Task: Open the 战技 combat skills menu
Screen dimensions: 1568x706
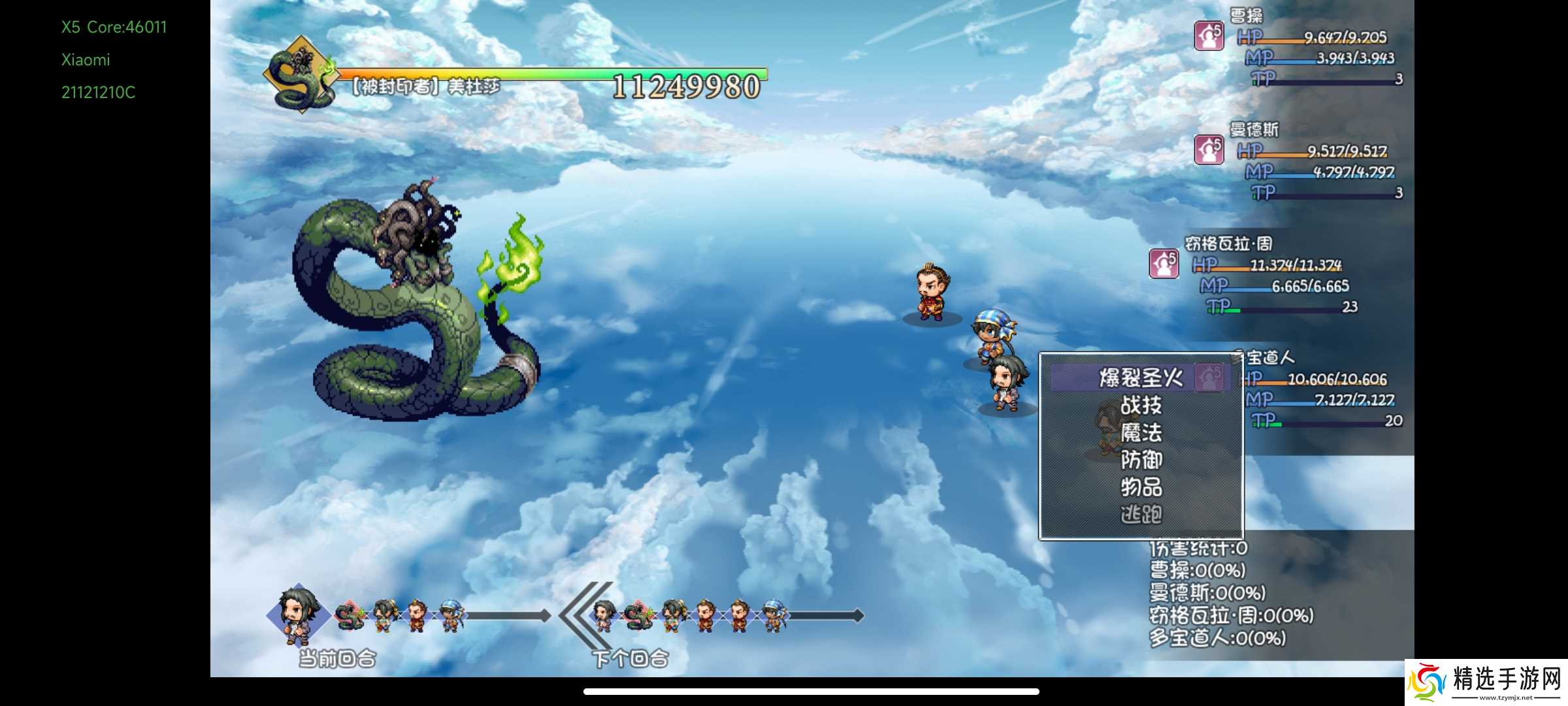Action: tap(1141, 405)
